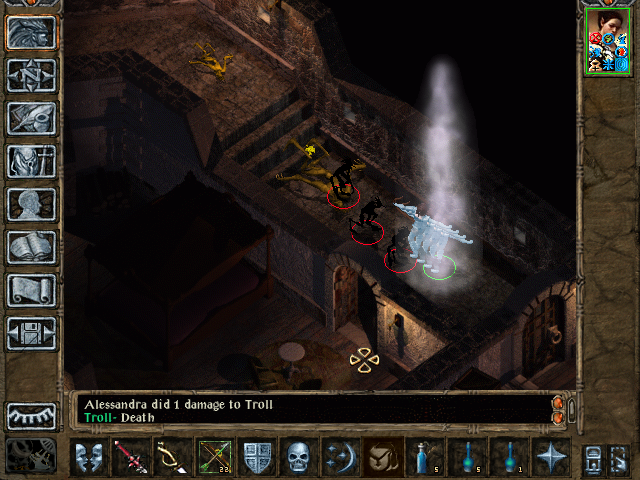Open the journal from the sidebar
This screenshot has width=640, height=480.
(31, 117)
